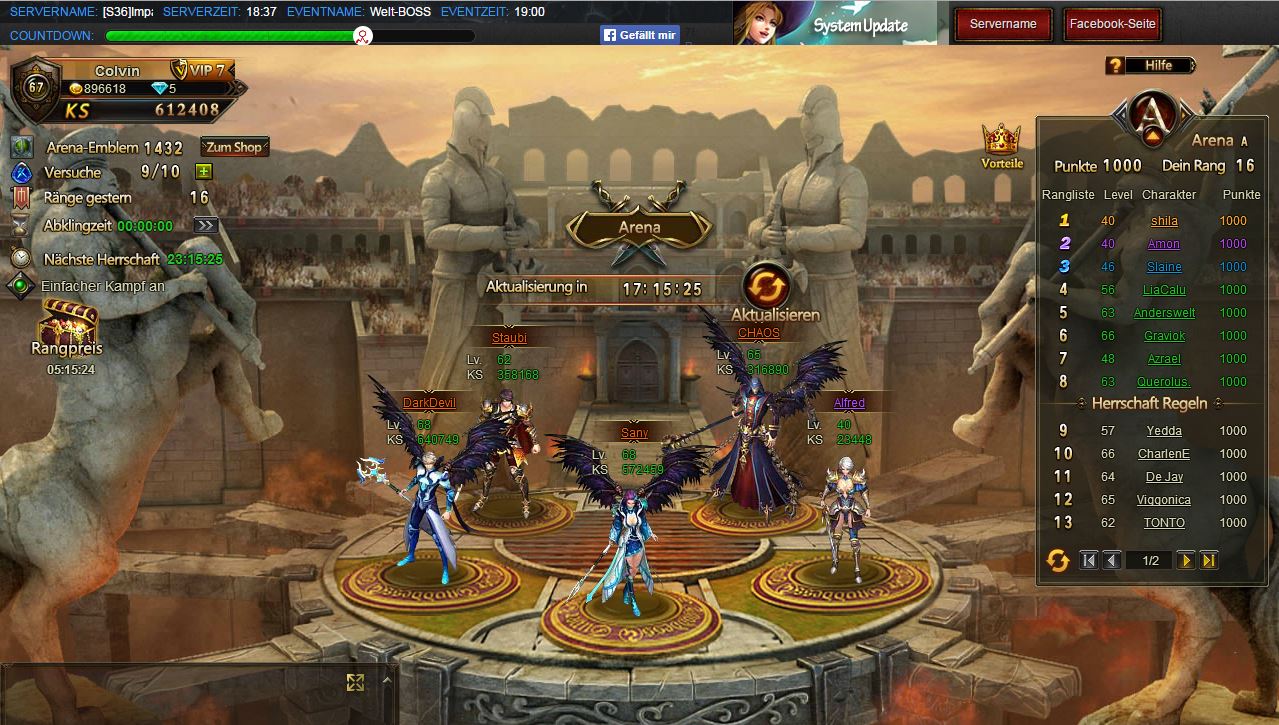
Task: Refresh the ranking list with orange arrows
Action: click(x=1057, y=560)
